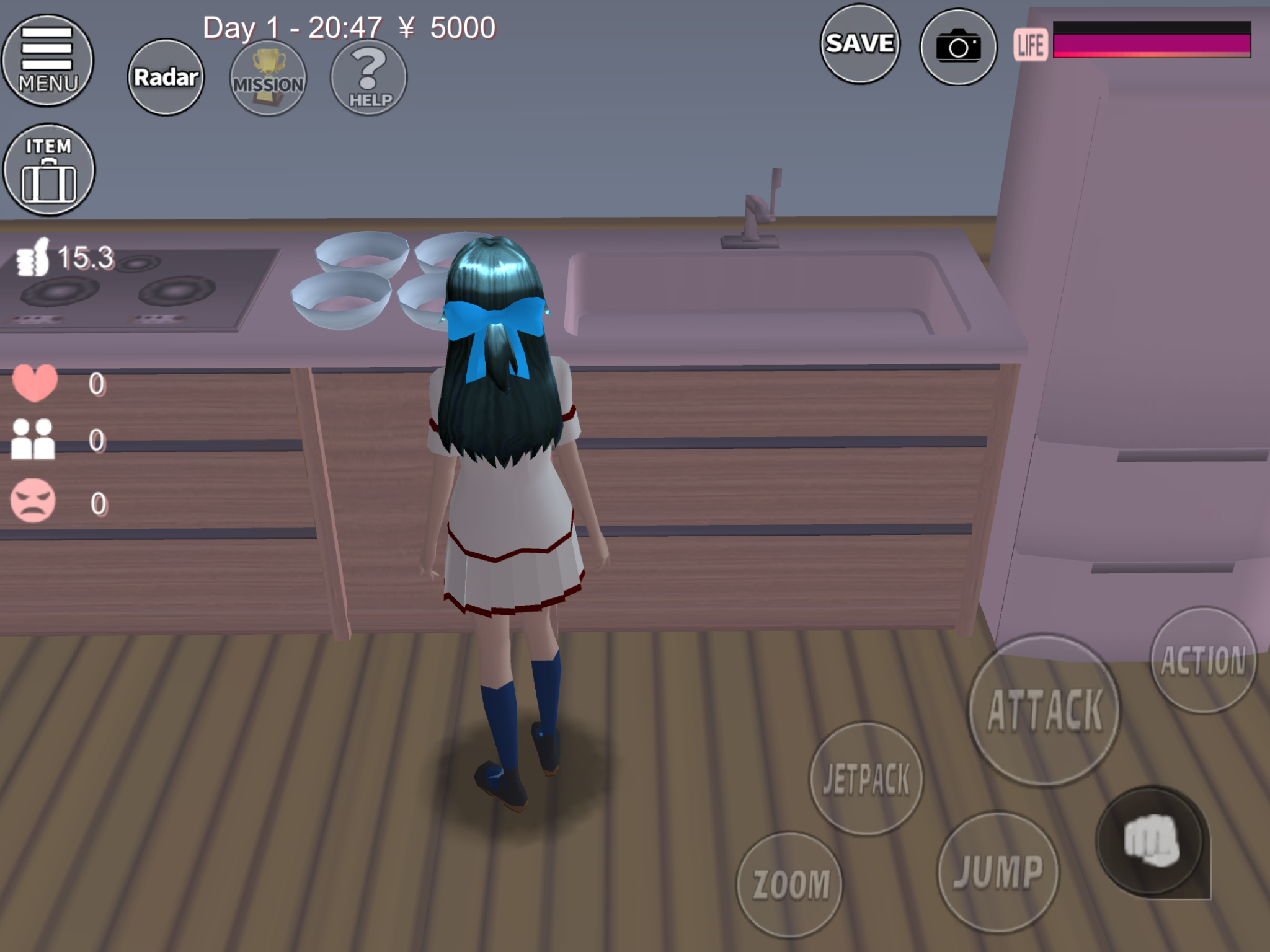Select the fist punch icon
This screenshot has height=952, width=1270.
click(1151, 842)
